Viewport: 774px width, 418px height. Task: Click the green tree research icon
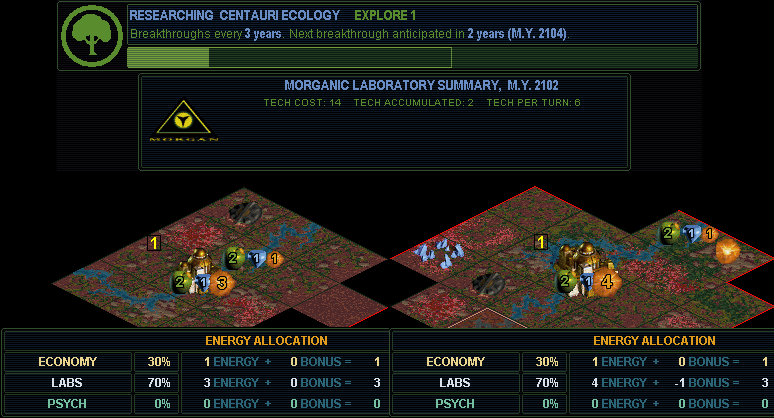click(92, 36)
